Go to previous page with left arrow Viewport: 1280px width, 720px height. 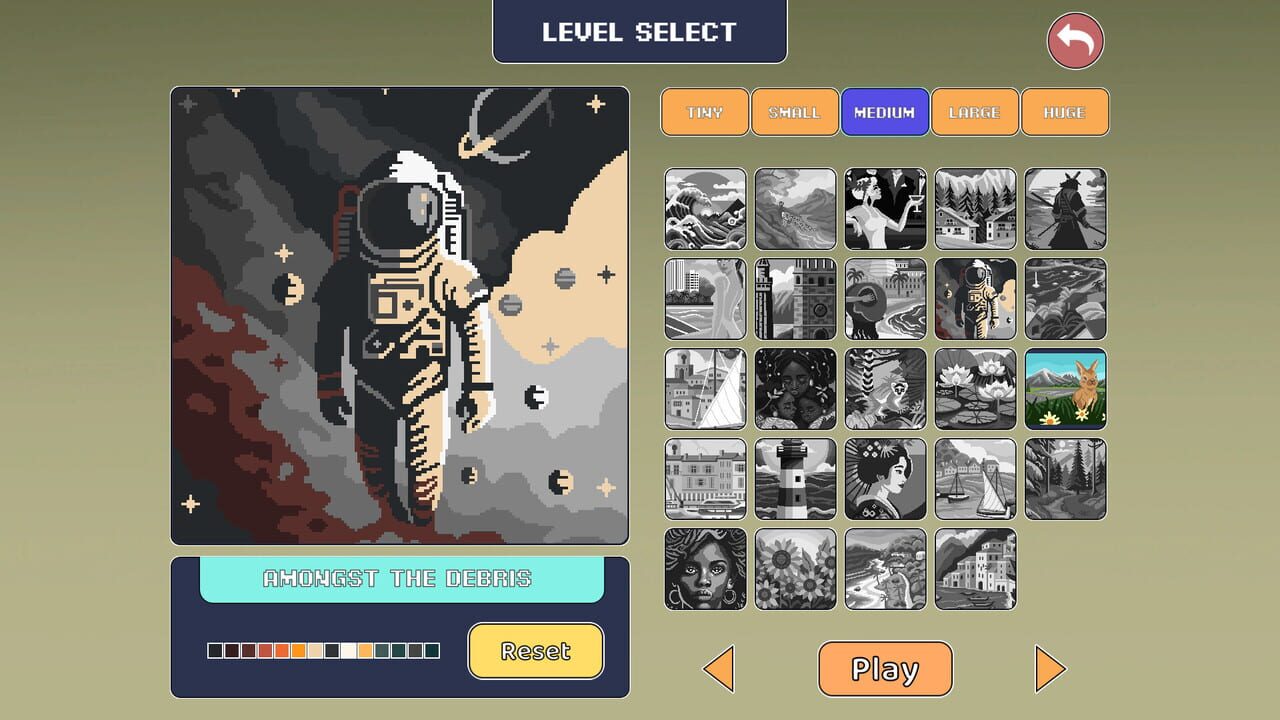[720, 668]
